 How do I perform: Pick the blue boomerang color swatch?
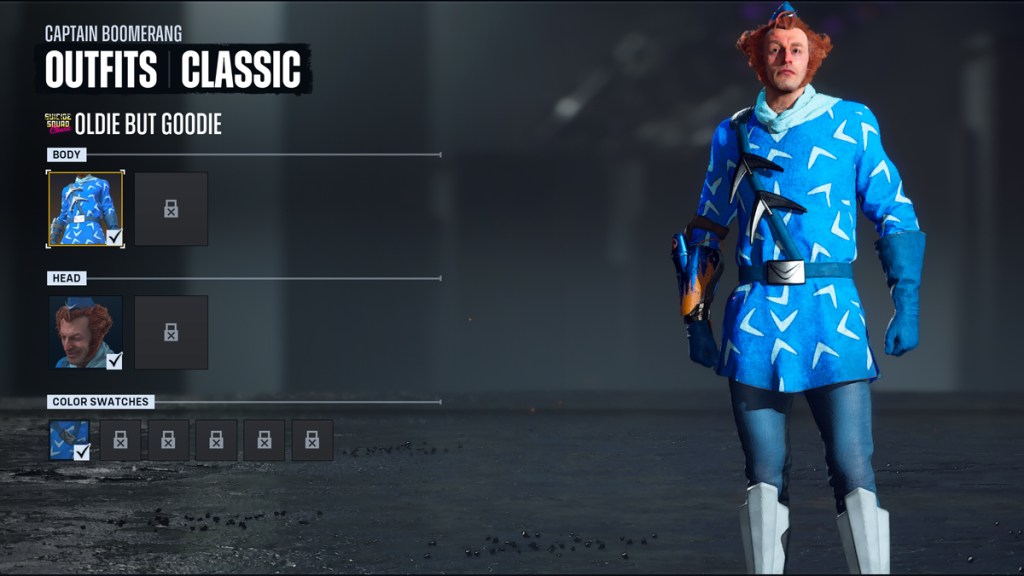click(x=70, y=440)
